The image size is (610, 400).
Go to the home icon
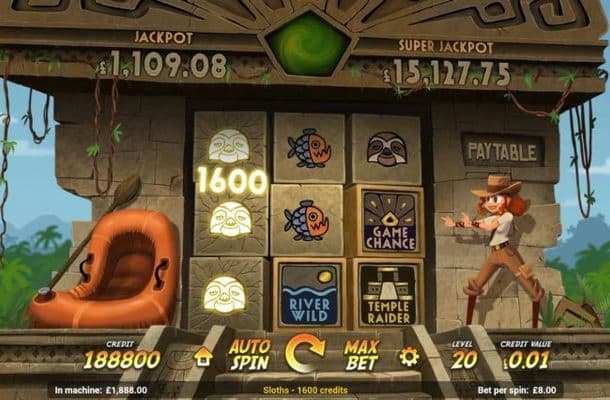(x=203, y=356)
